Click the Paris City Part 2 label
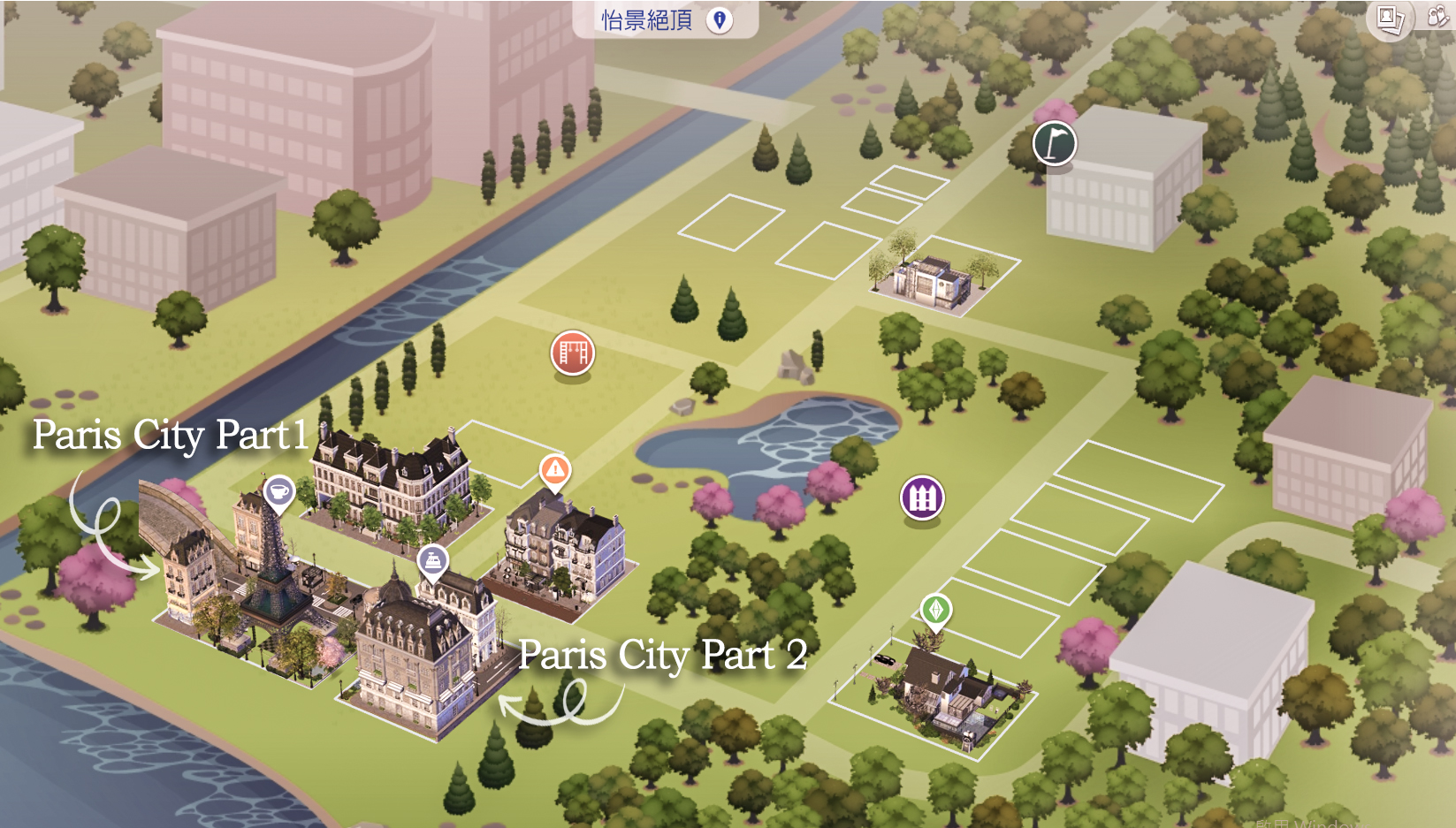1456x828 pixels. point(665,656)
